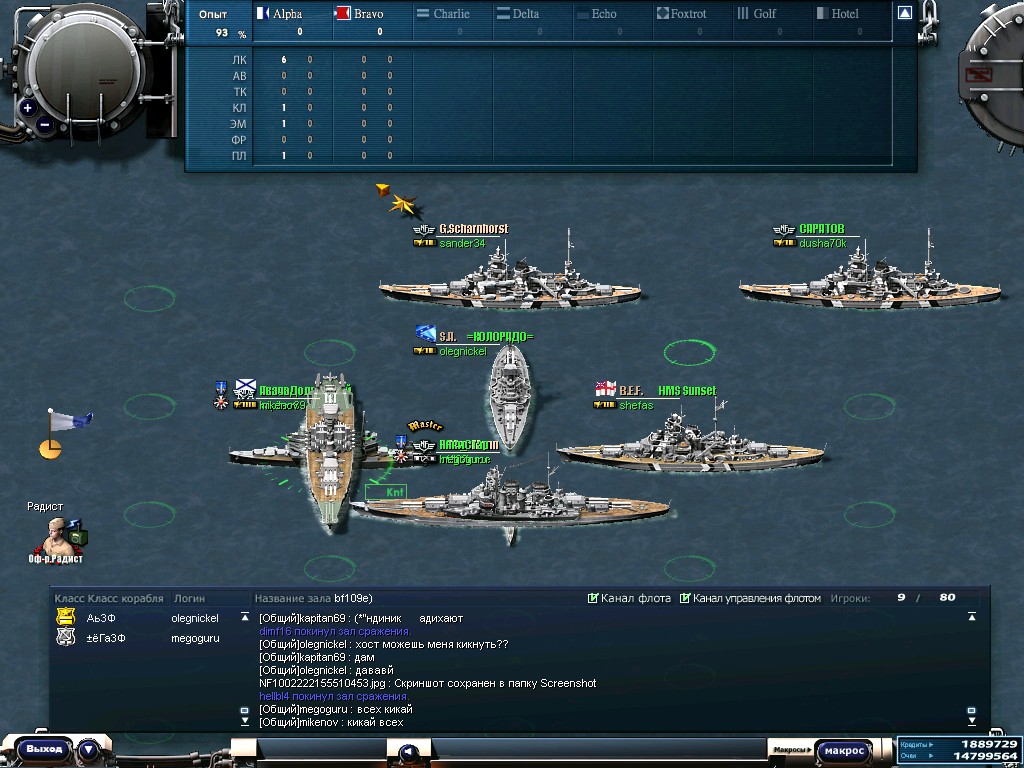The height and width of the screenshot is (768, 1024).
Task: Click the round arrow button on the bottom bar
Action: pos(408,752)
